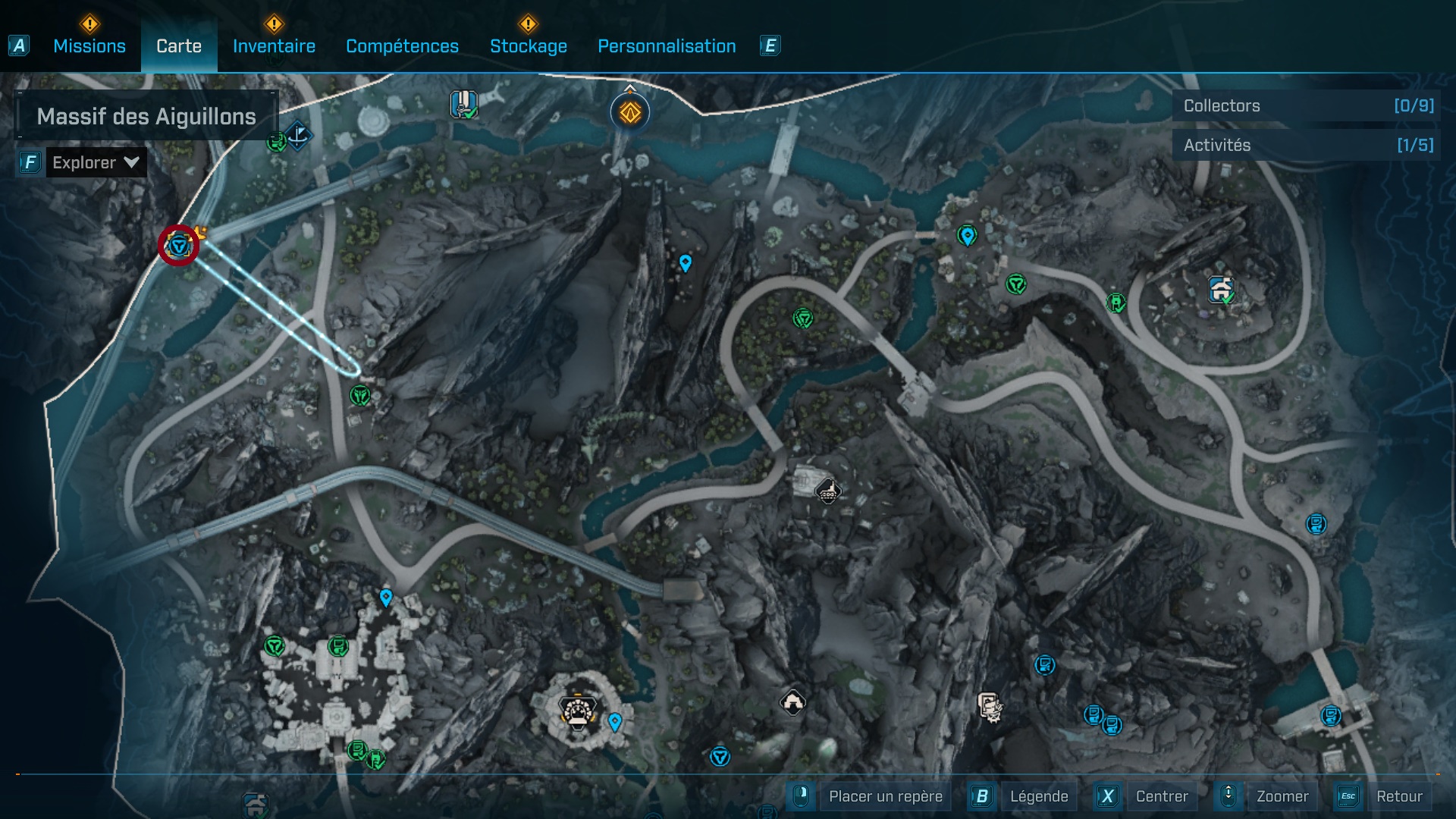Select the Carte tab
The width and height of the screenshot is (1456, 819).
tap(179, 46)
